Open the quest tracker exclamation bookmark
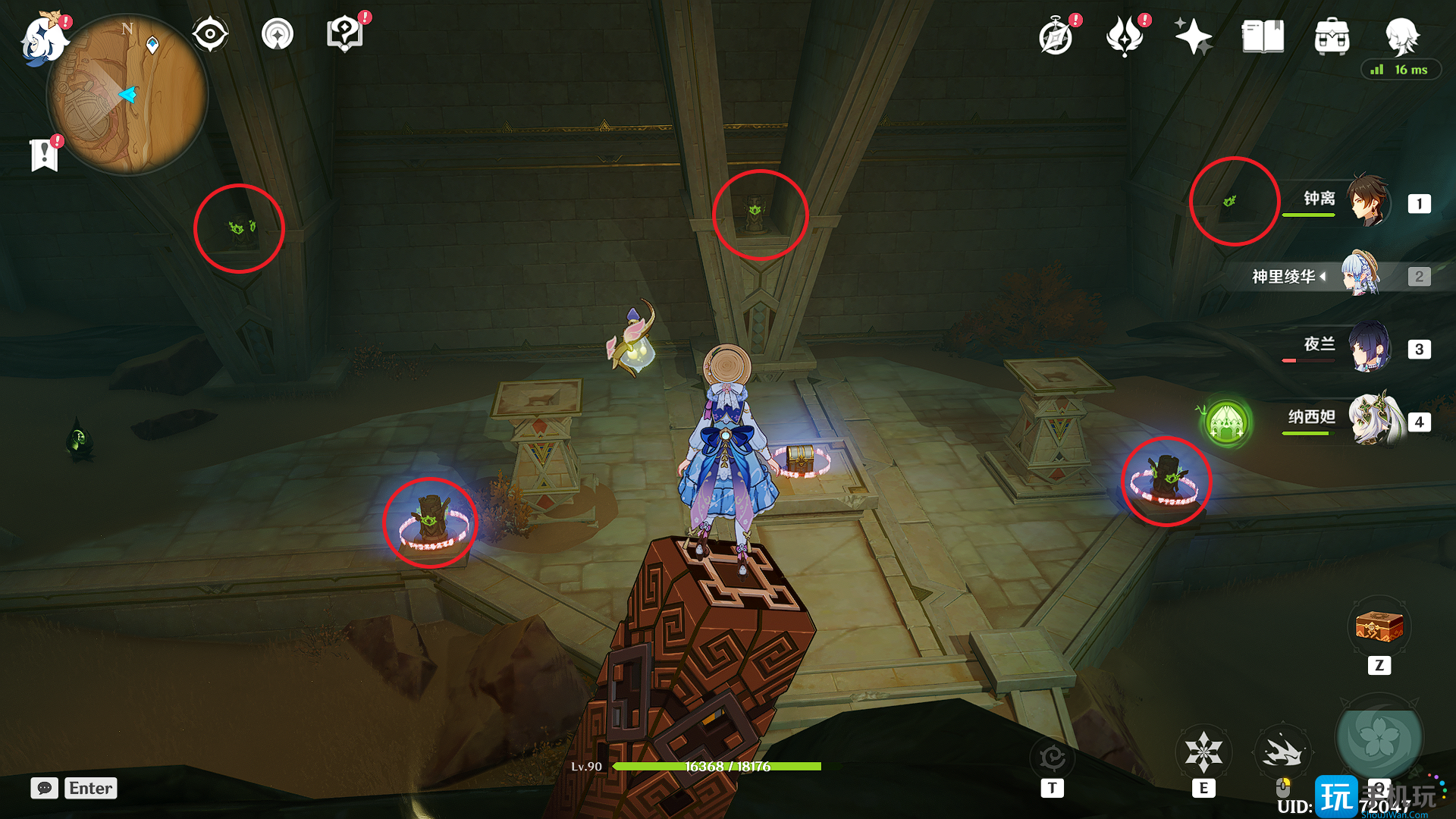This screenshot has width=1456, height=819. pos(45,155)
